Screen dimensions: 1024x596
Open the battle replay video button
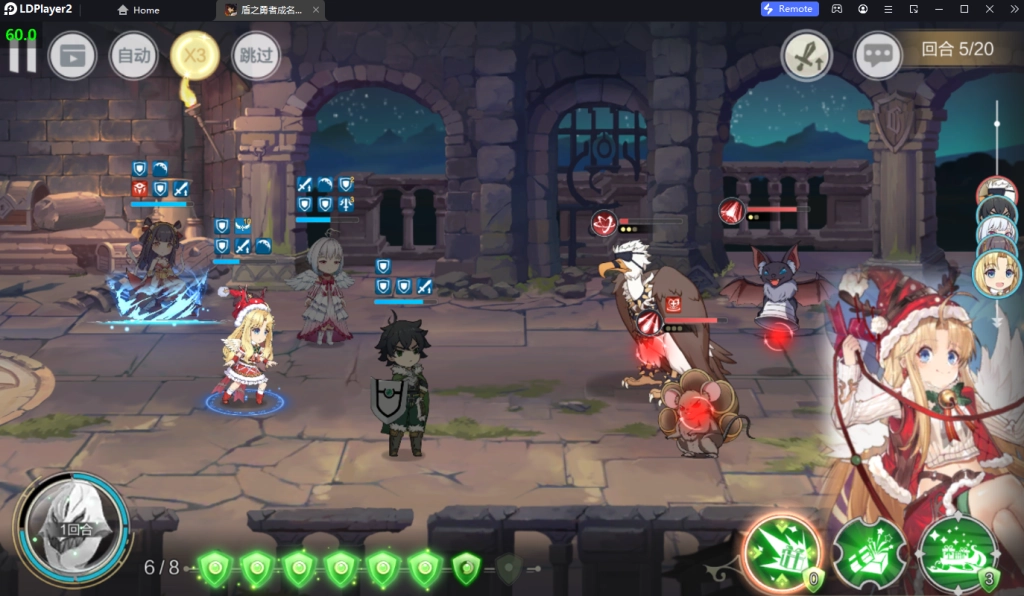72,56
